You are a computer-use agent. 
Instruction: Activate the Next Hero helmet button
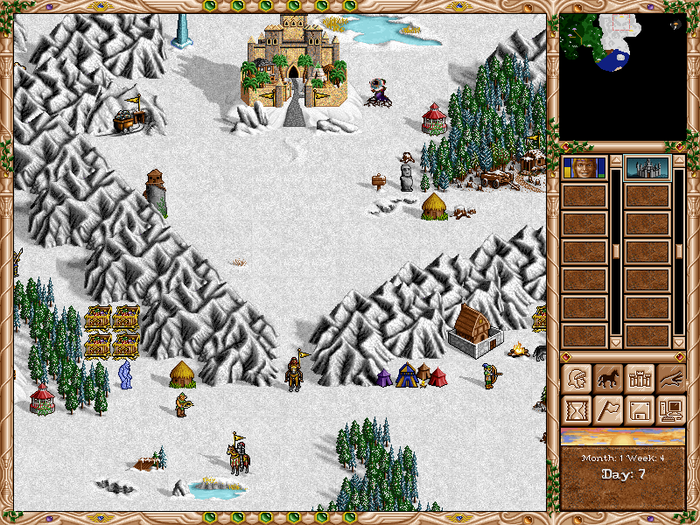577,378
